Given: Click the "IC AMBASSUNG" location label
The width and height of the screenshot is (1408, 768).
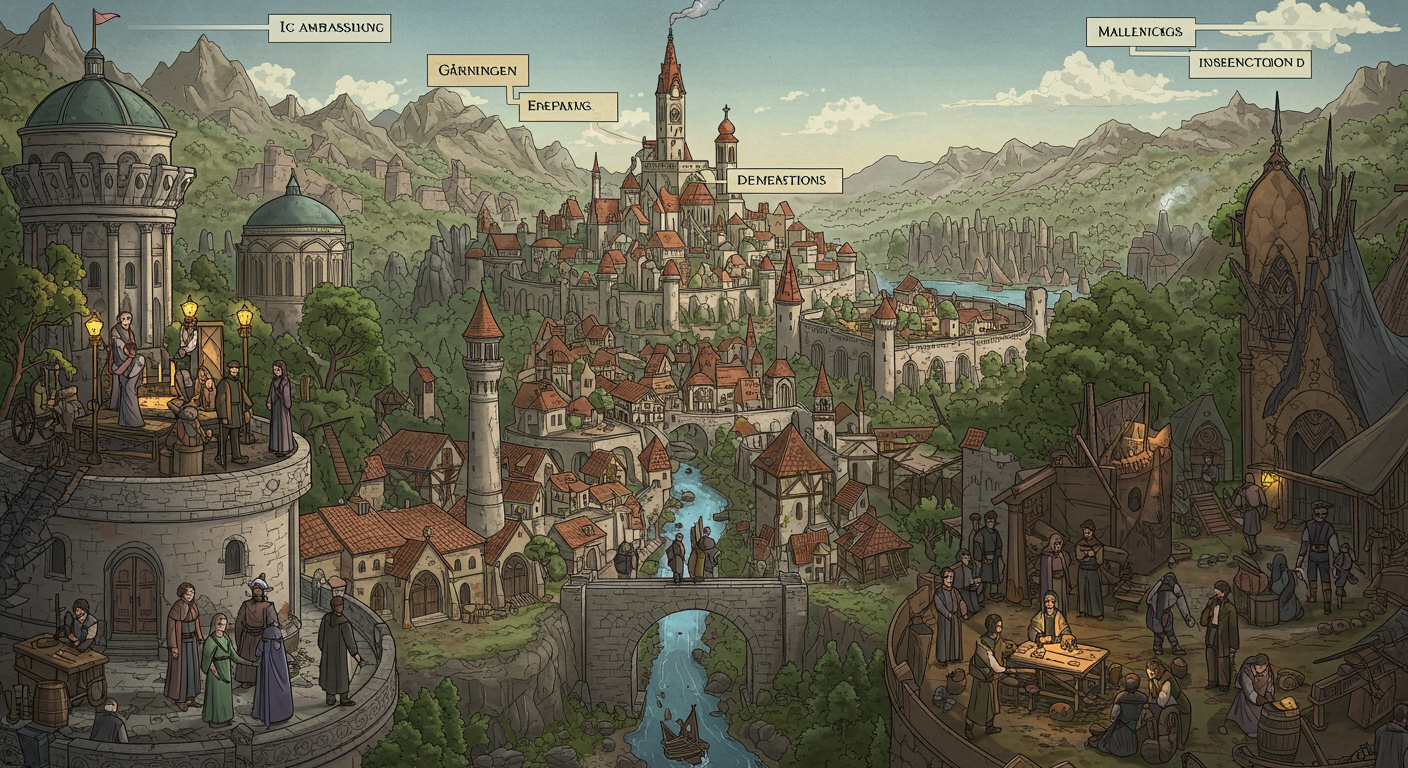Looking at the screenshot, I should coord(329,28).
